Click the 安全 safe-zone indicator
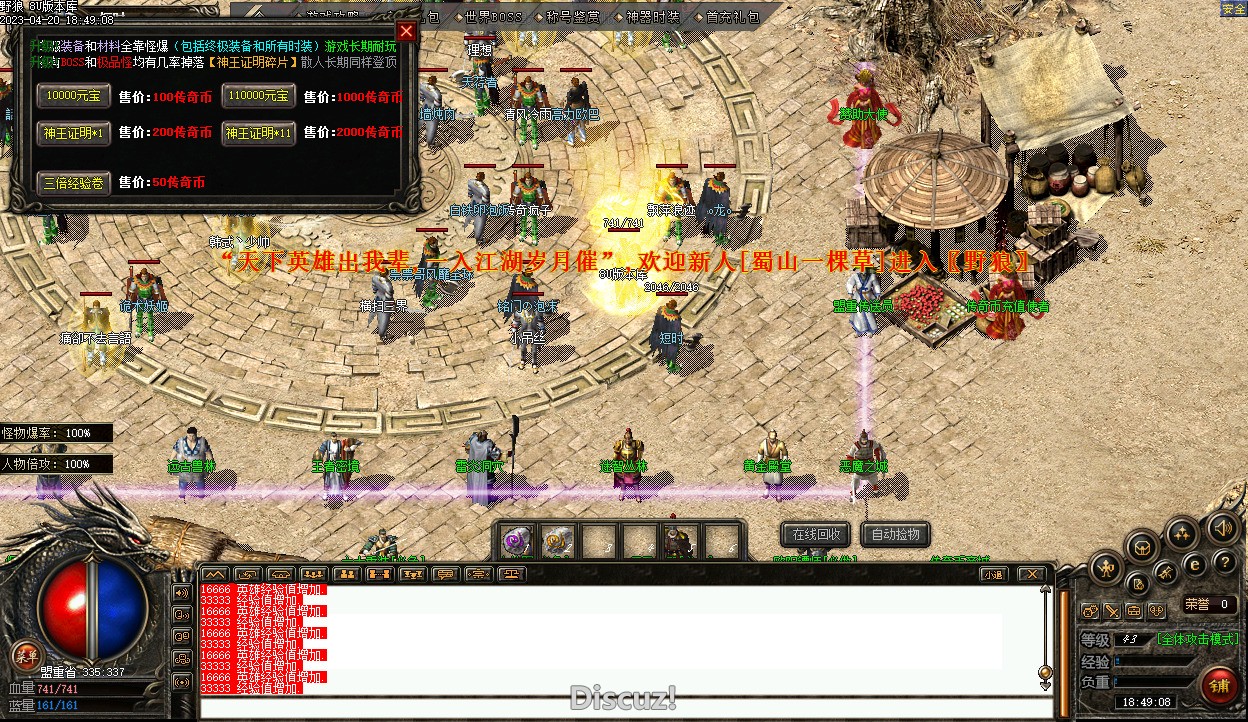Image resolution: width=1248 pixels, height=722 pixels. (1233, 9)
